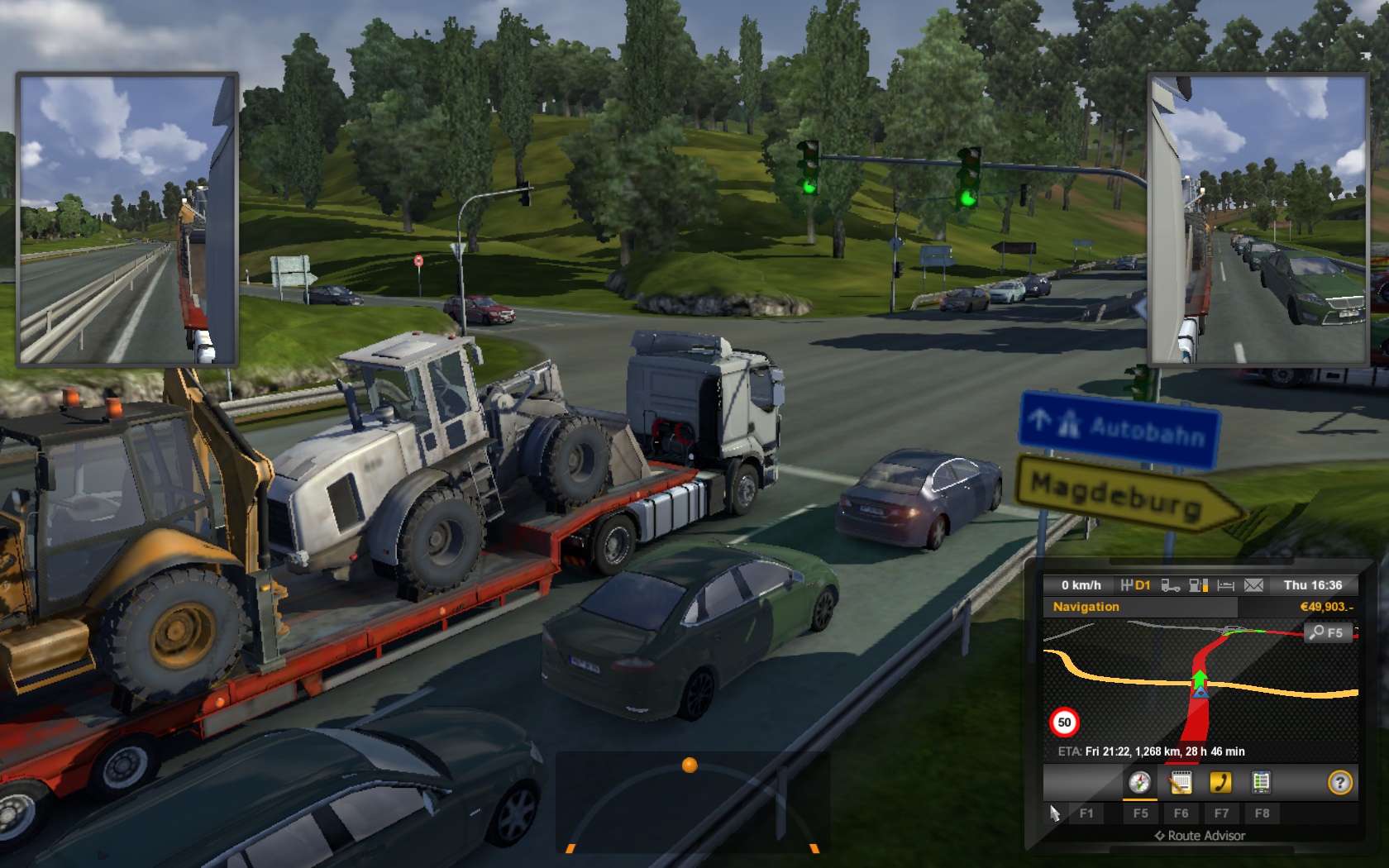
Task: Click the bed rest status icon
Action: point(1226,585)
